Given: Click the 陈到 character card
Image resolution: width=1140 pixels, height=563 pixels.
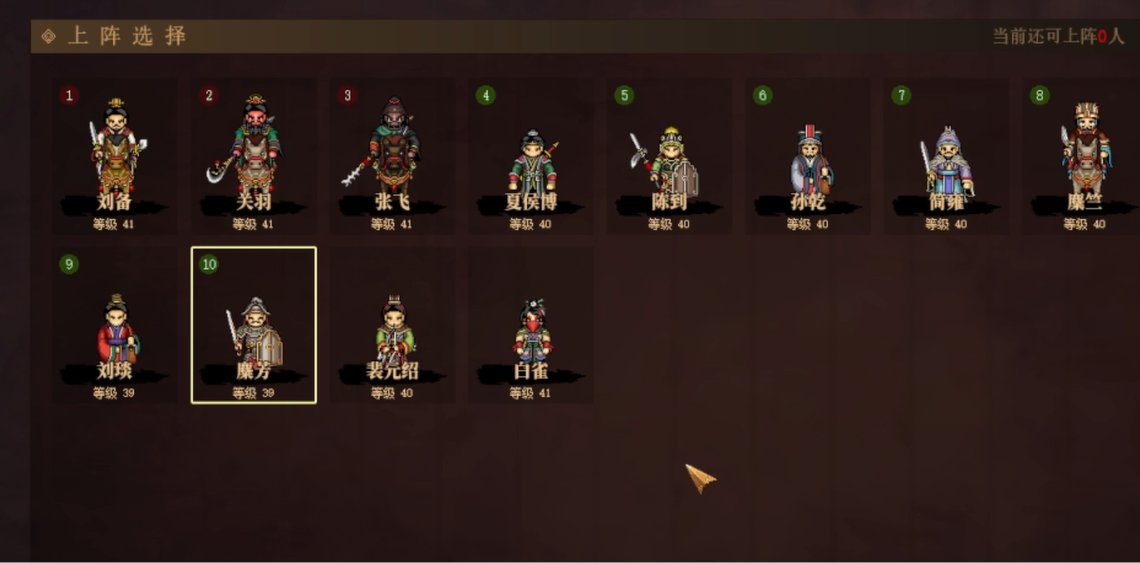Looking at the screenshot, I should 669,157.
